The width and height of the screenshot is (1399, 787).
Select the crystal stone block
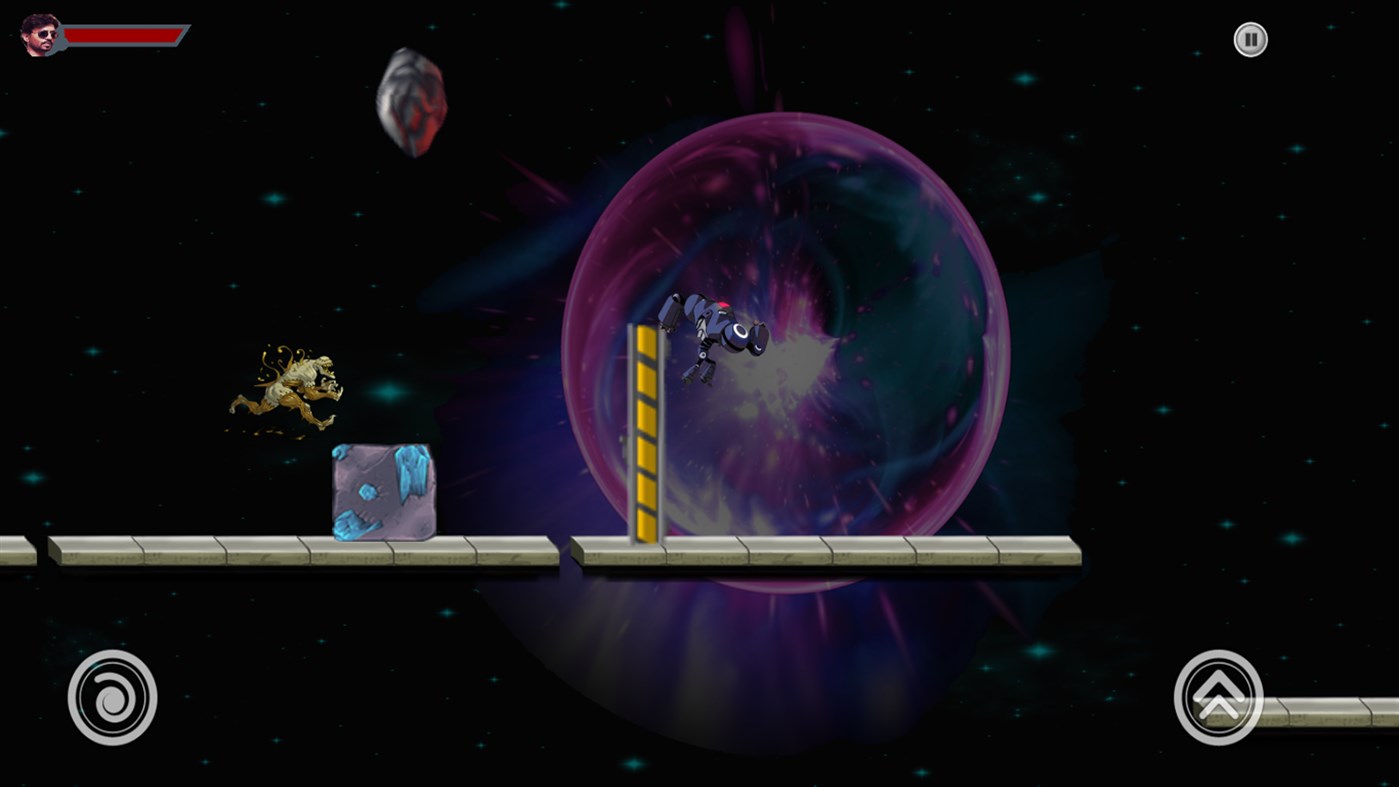[382, 490]
